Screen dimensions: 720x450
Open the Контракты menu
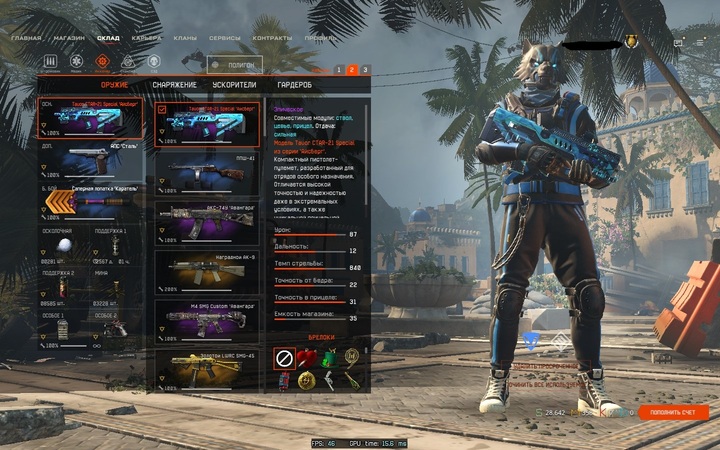pos(272,37)
